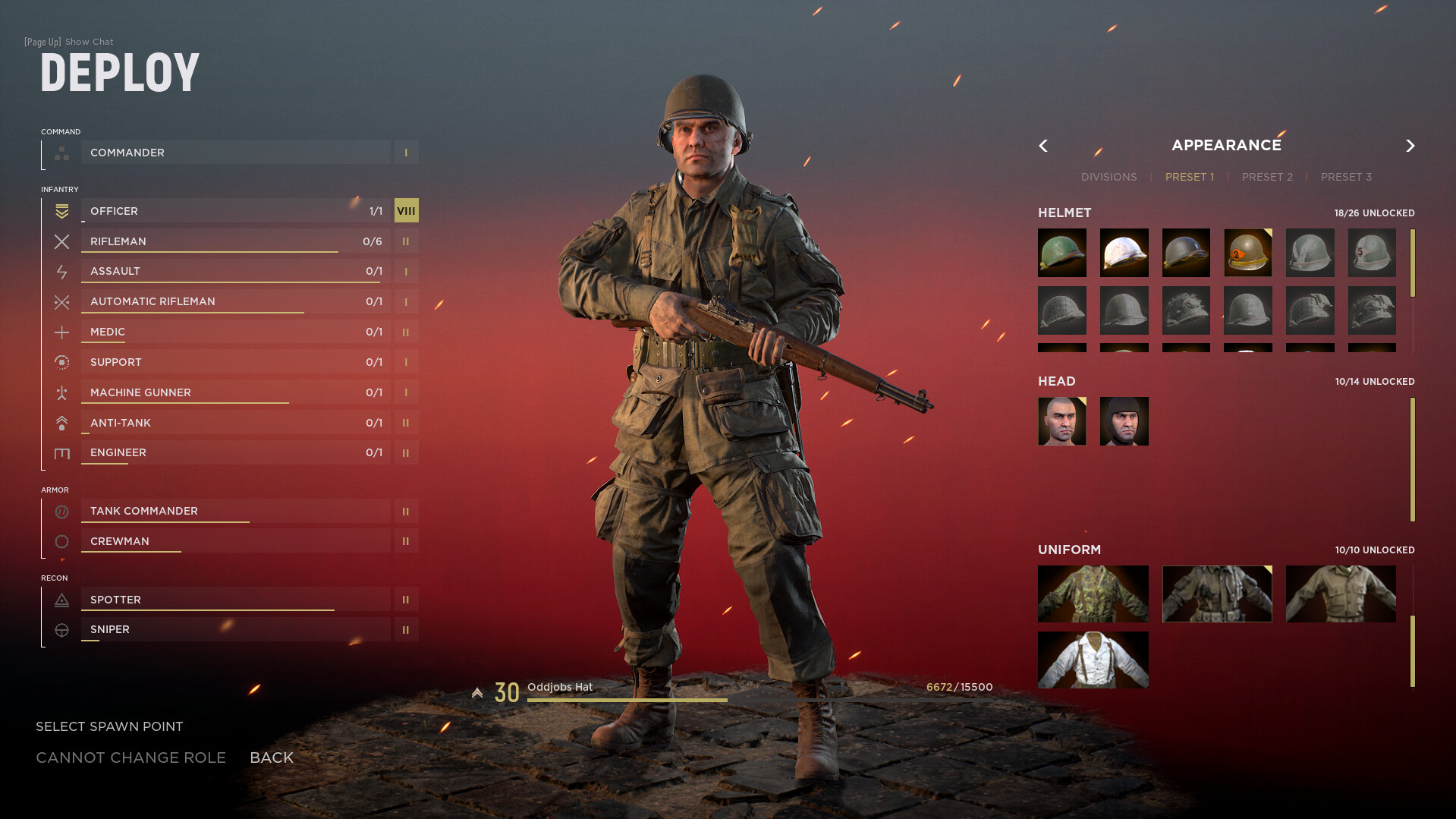Click the left appearance arrow
Image resolution: width=1456 pixels, height=819 pixels.
[x=1043, y=145]
